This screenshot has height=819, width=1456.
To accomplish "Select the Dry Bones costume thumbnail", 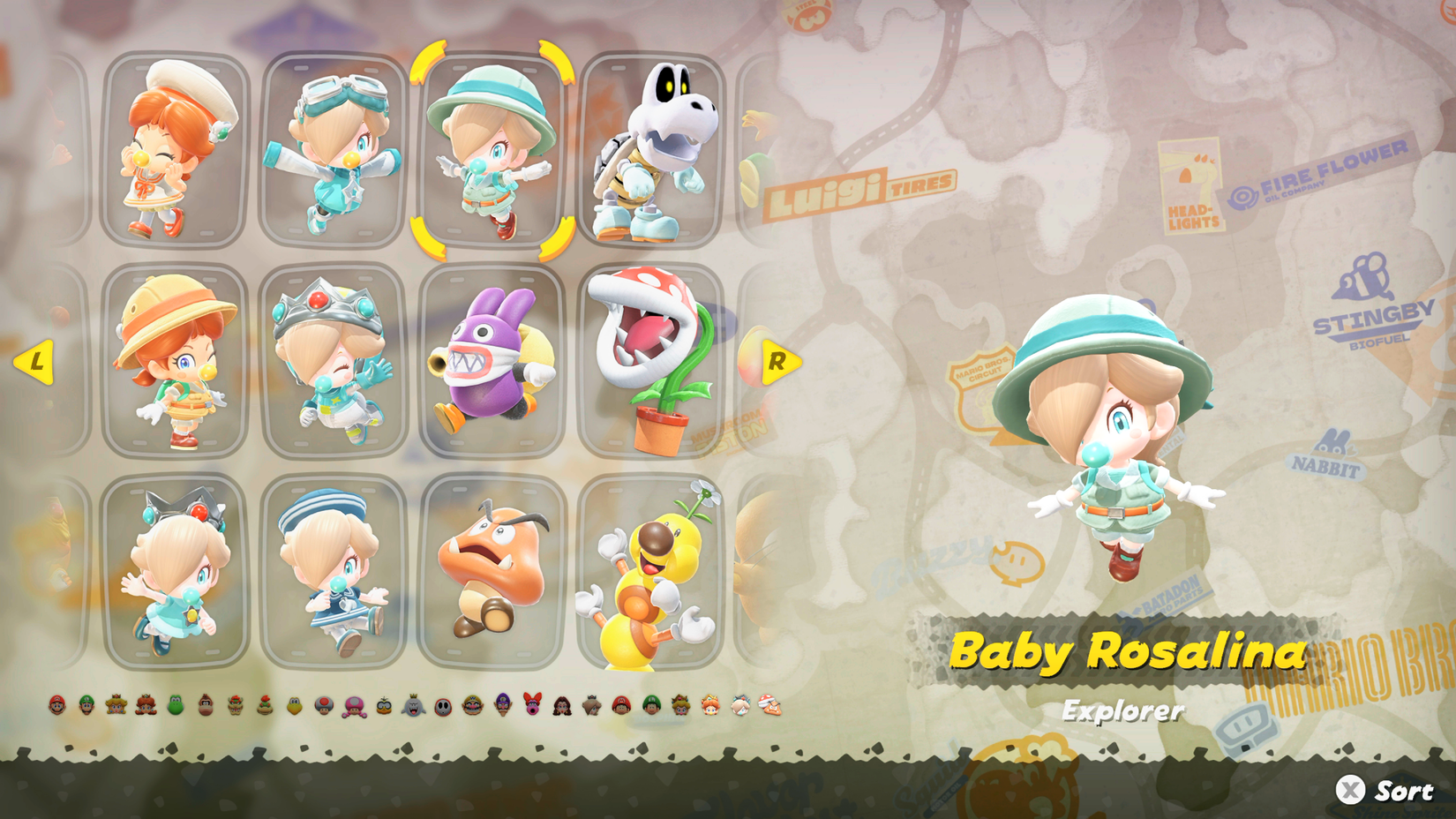I will (x=653, y=150).
